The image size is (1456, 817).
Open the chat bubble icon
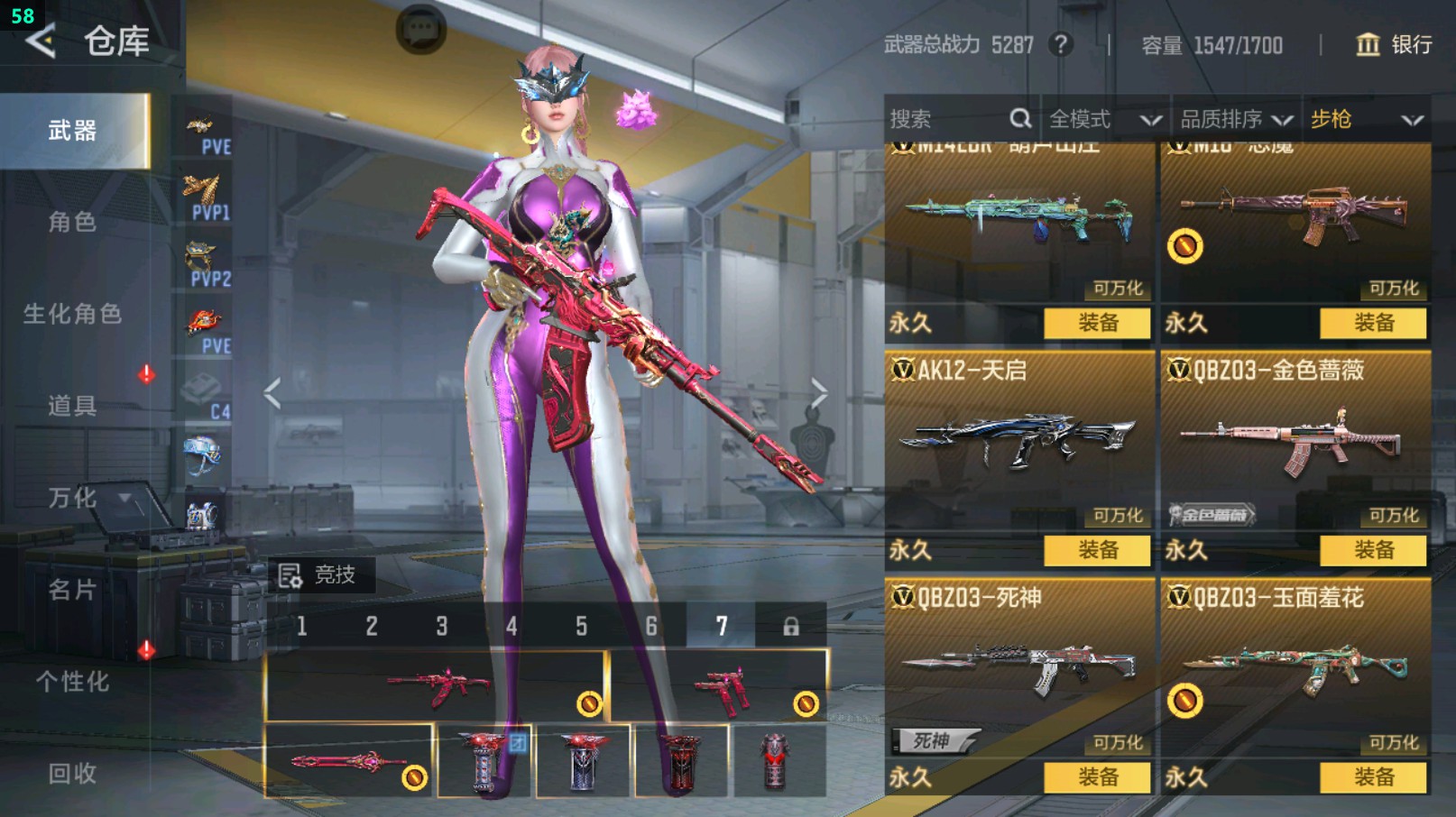420,31
